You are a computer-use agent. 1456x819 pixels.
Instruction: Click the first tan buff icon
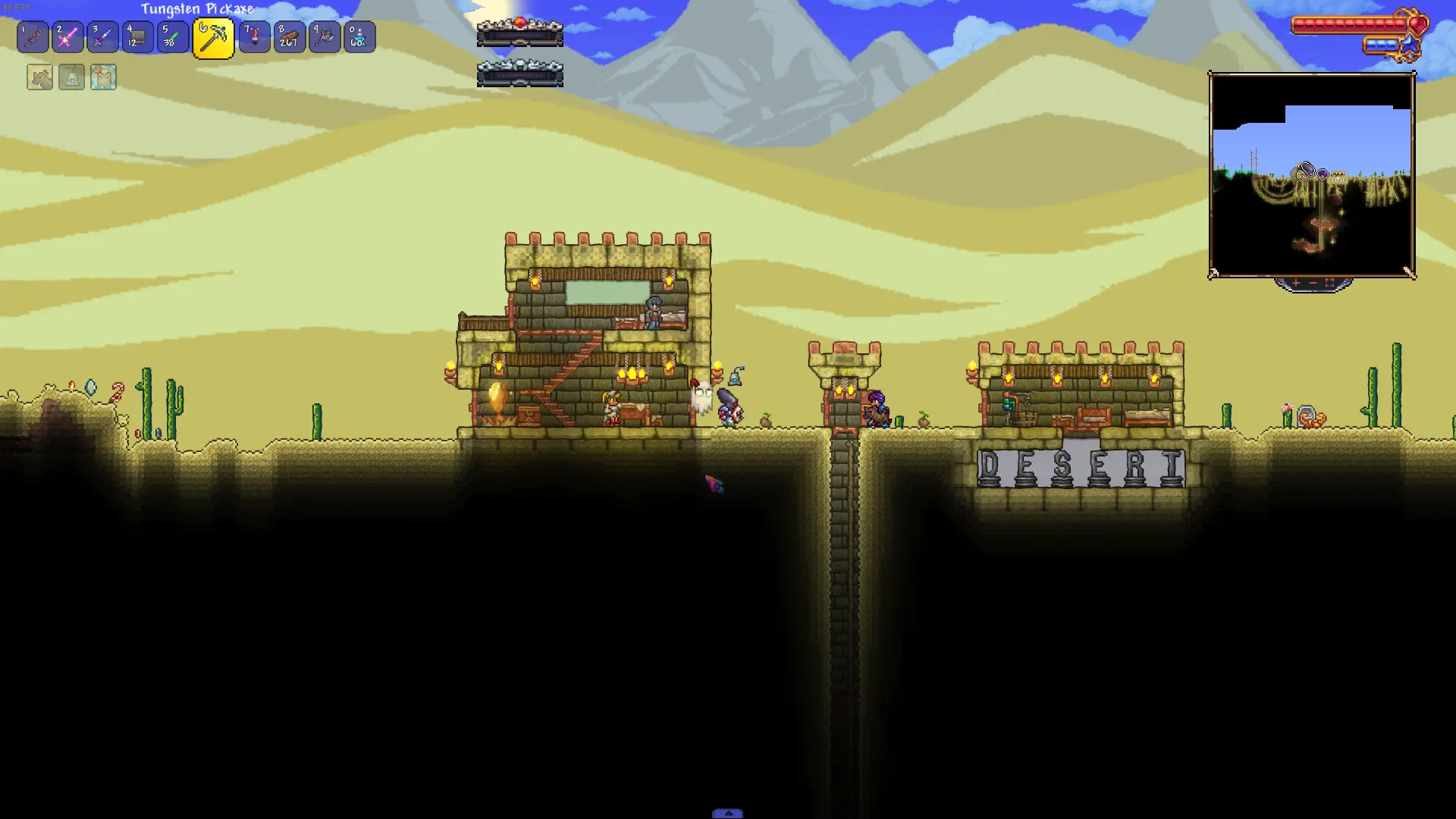pos(39,77)
